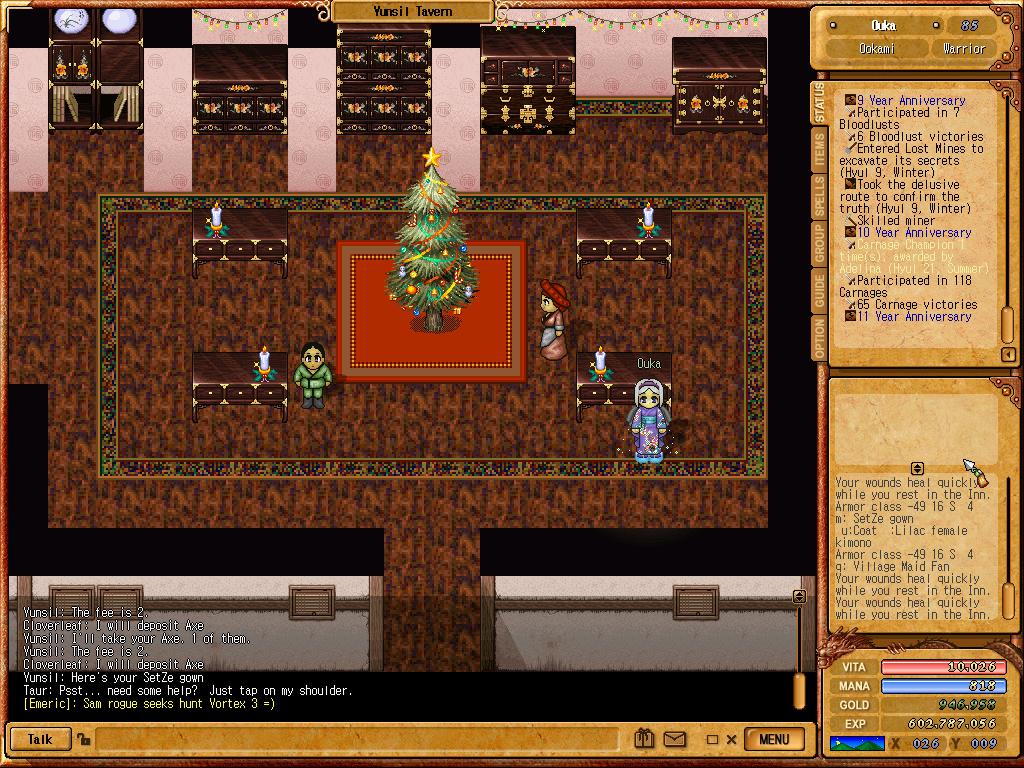Click the chat log scroll button
This screenshot has height=768, width=1024.
[x=798, y=596]
